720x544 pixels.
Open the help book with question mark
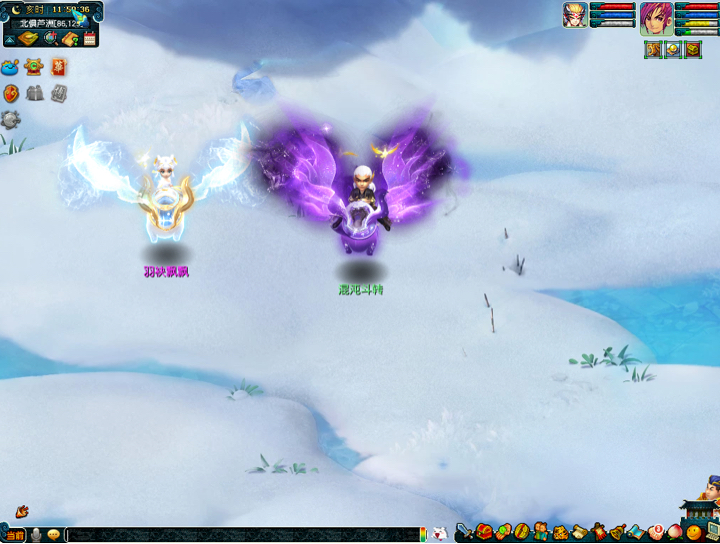pyautogui.click(x=70, y=39)
